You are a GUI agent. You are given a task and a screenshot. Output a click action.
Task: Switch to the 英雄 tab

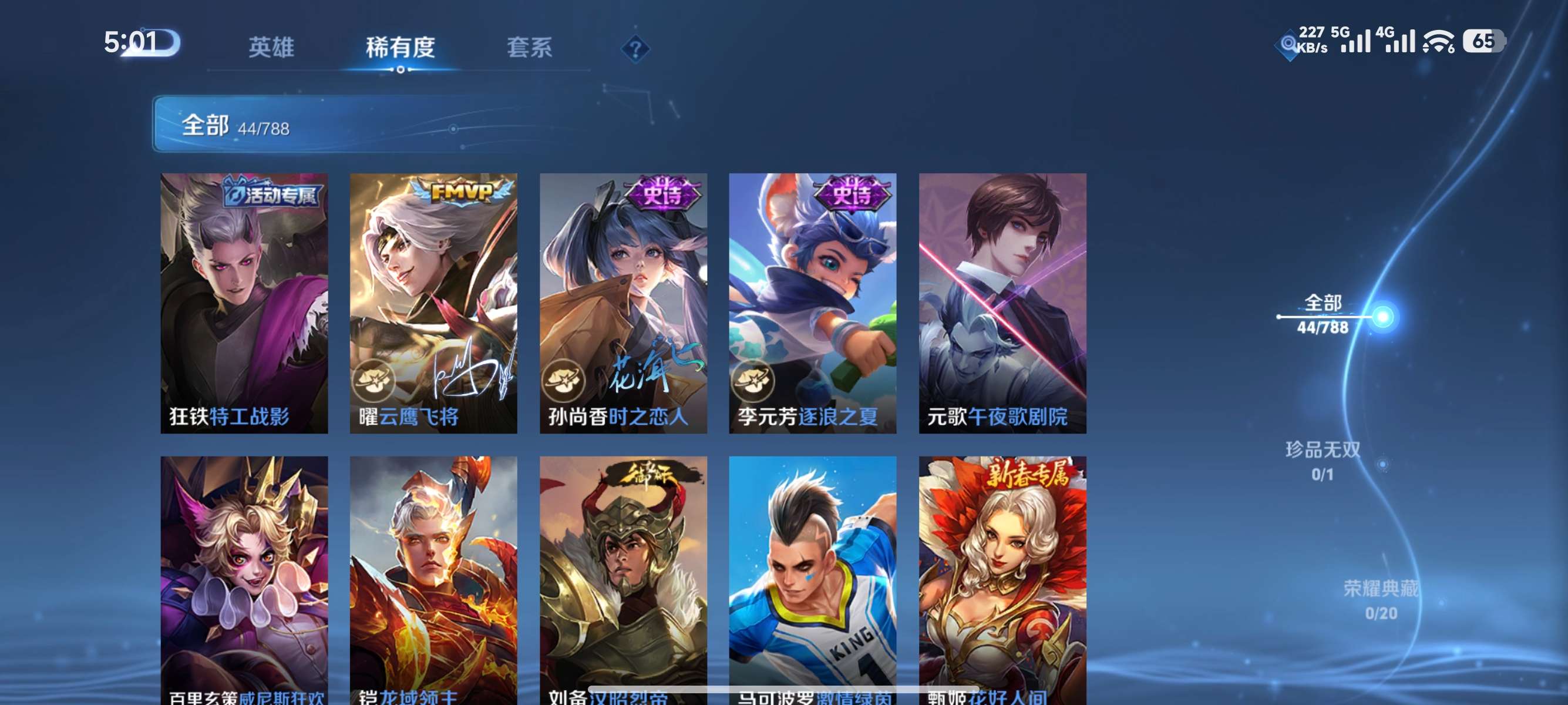271,49
